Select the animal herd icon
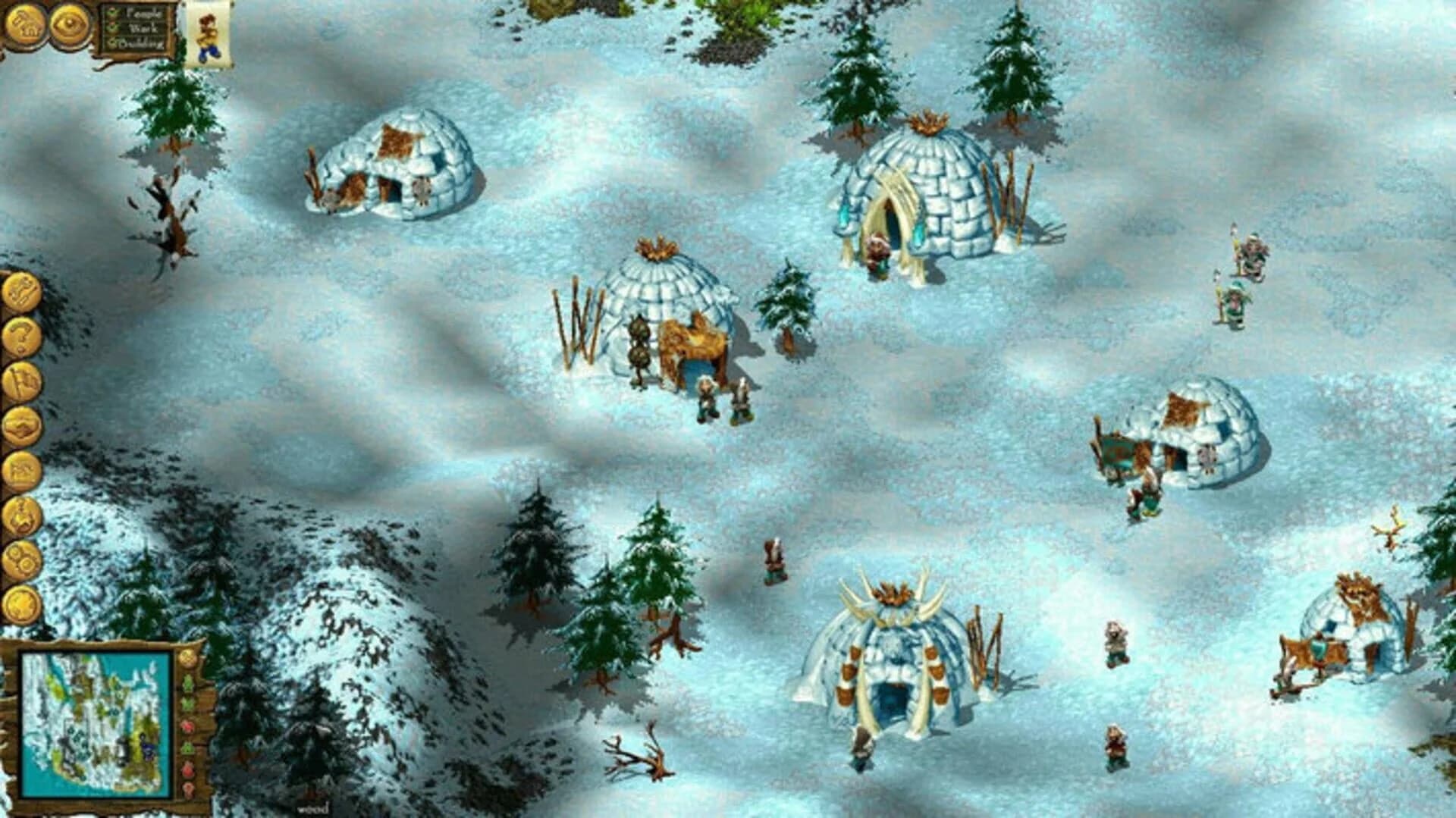1456x818 pixels. click(21, 469)
